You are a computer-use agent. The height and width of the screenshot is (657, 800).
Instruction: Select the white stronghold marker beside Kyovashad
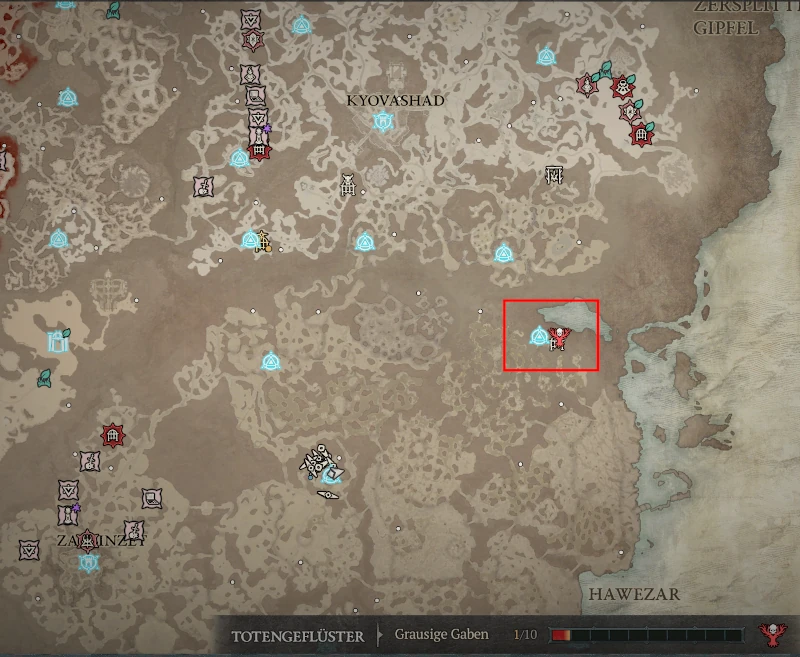(348, 185)
